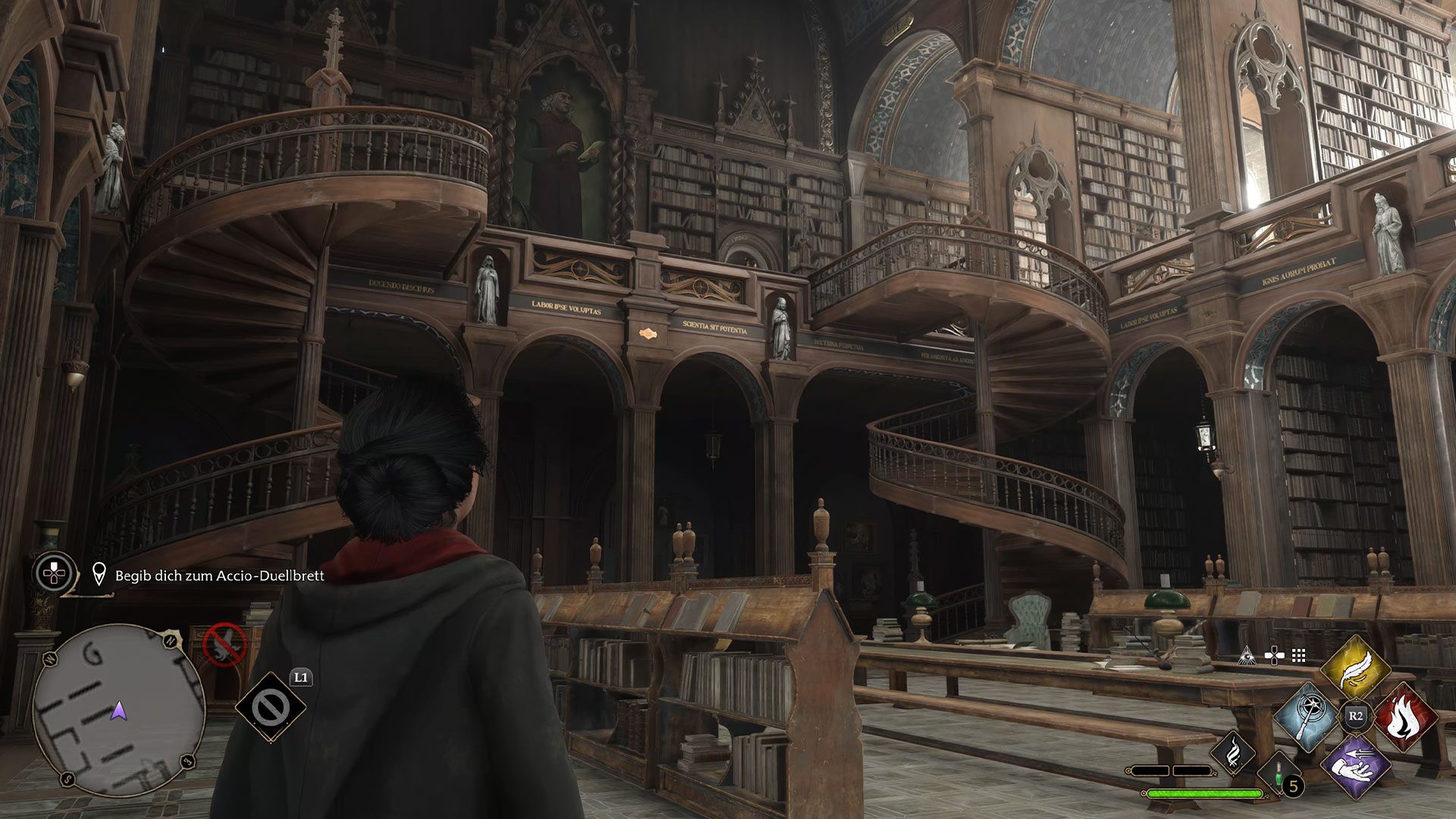Click the crossed-out red mount icon
The width and height of the screenshot is (1456, 819).
coord(225,645)
